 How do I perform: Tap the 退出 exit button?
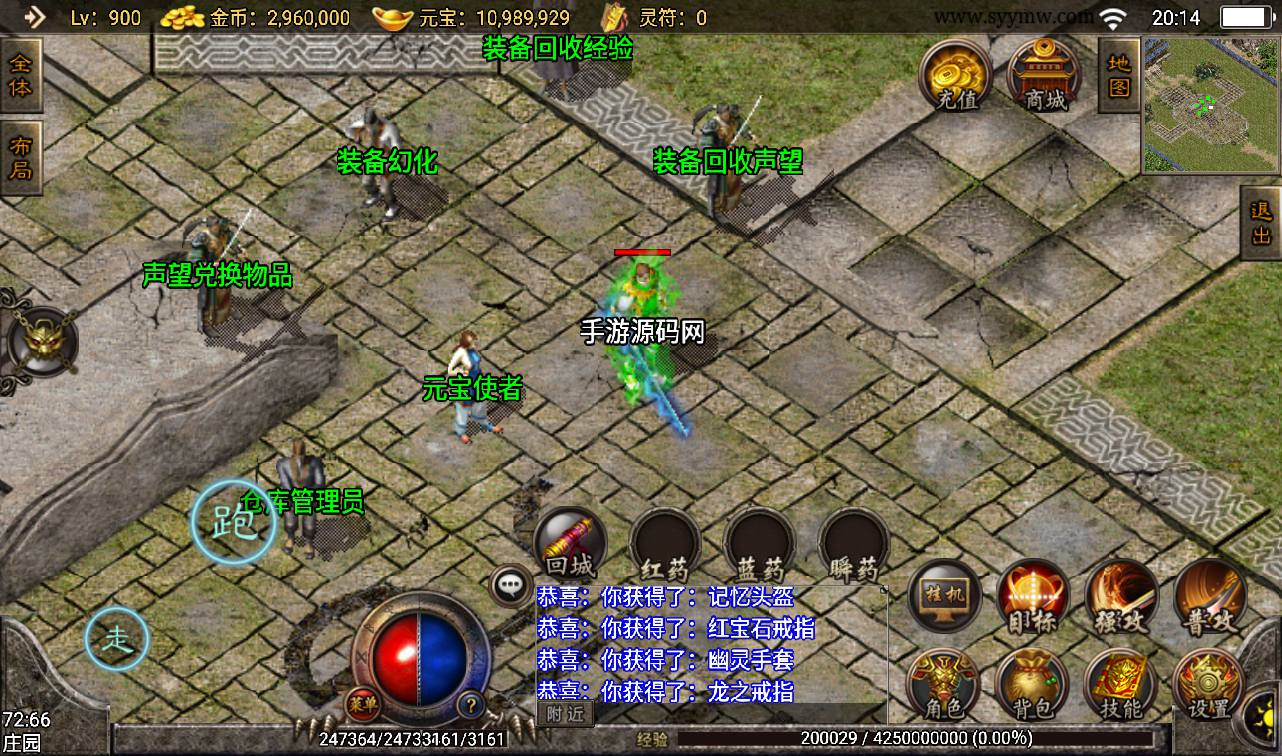click(1261, 221)
